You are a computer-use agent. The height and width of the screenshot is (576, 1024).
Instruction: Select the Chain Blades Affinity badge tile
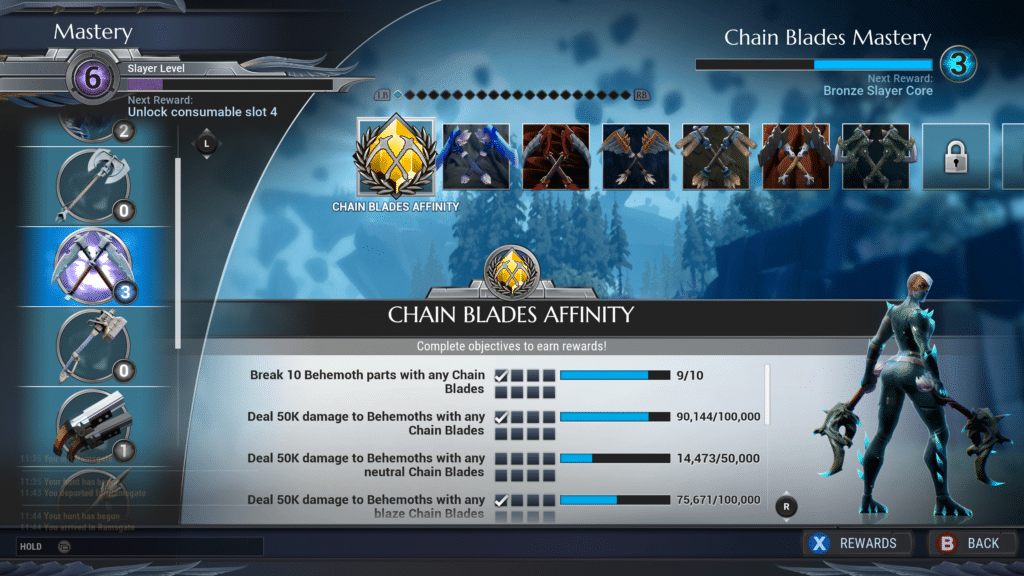(395, 156)
